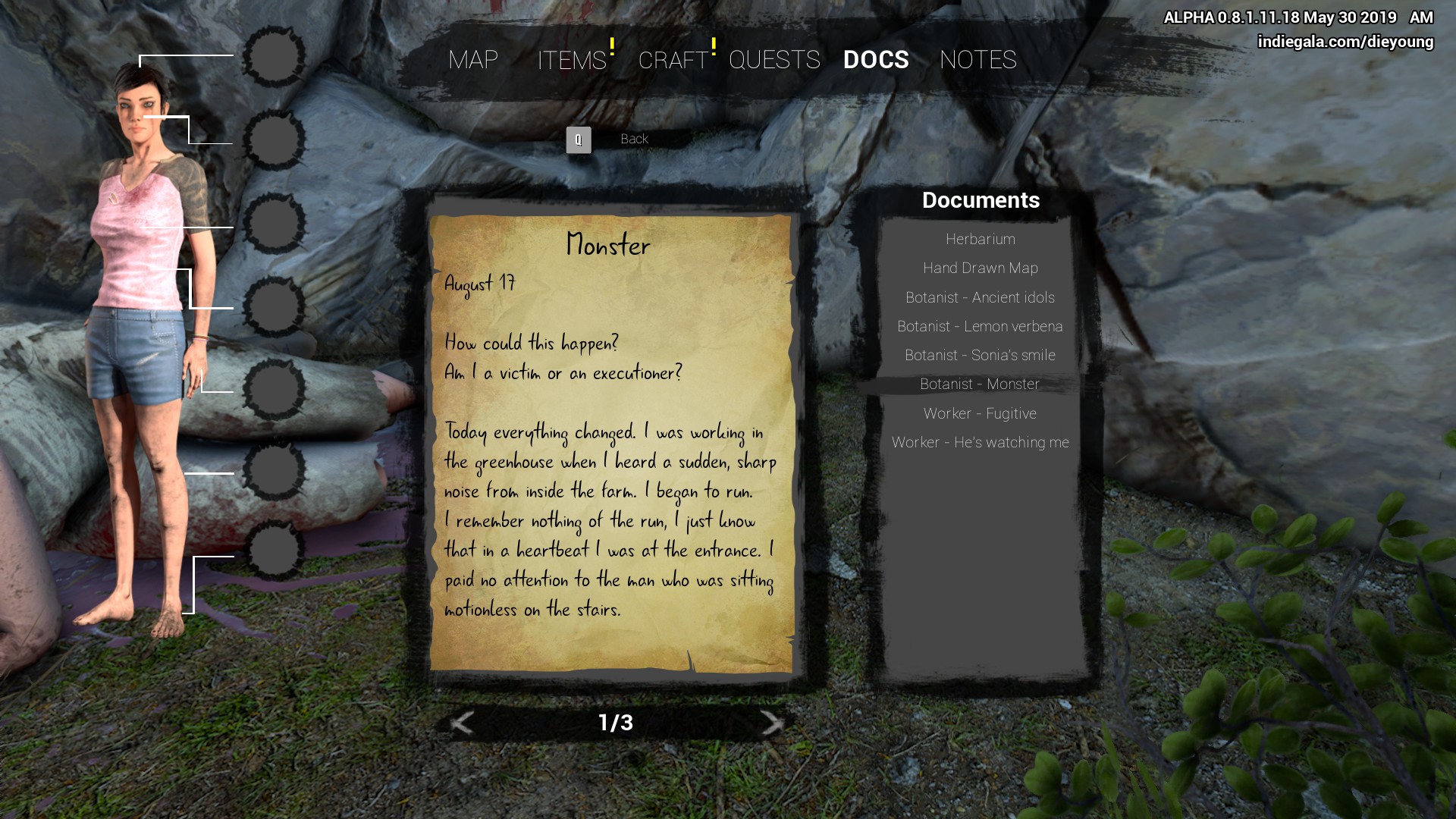Select the Hand Drawn Map document
Image resolution: width=1456 pixels, height=819 pixels.
(x=980, y=268)
